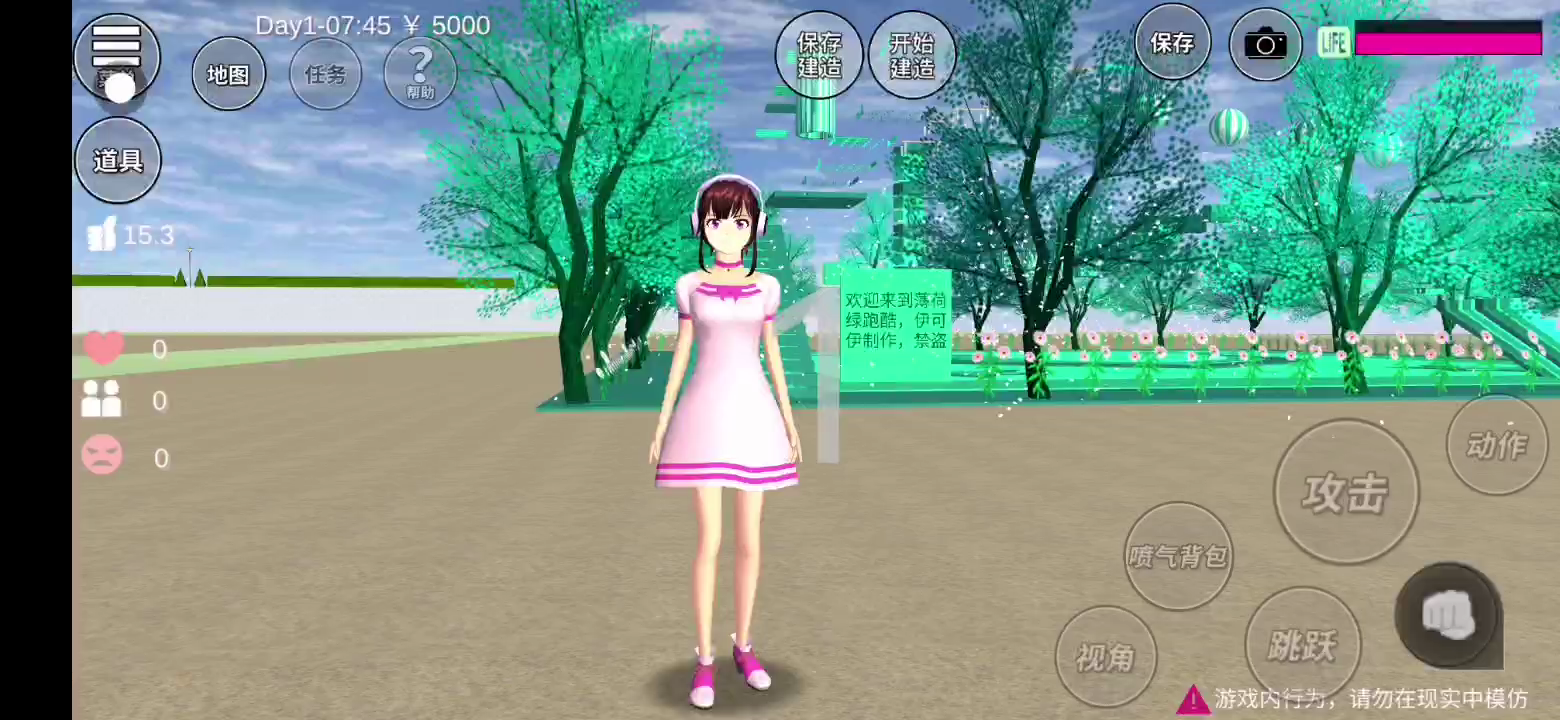Image resolution: width=1560 pixels, height=720 pixels.
Task: Open the 道具 items menu
Action: click(118, 160)
